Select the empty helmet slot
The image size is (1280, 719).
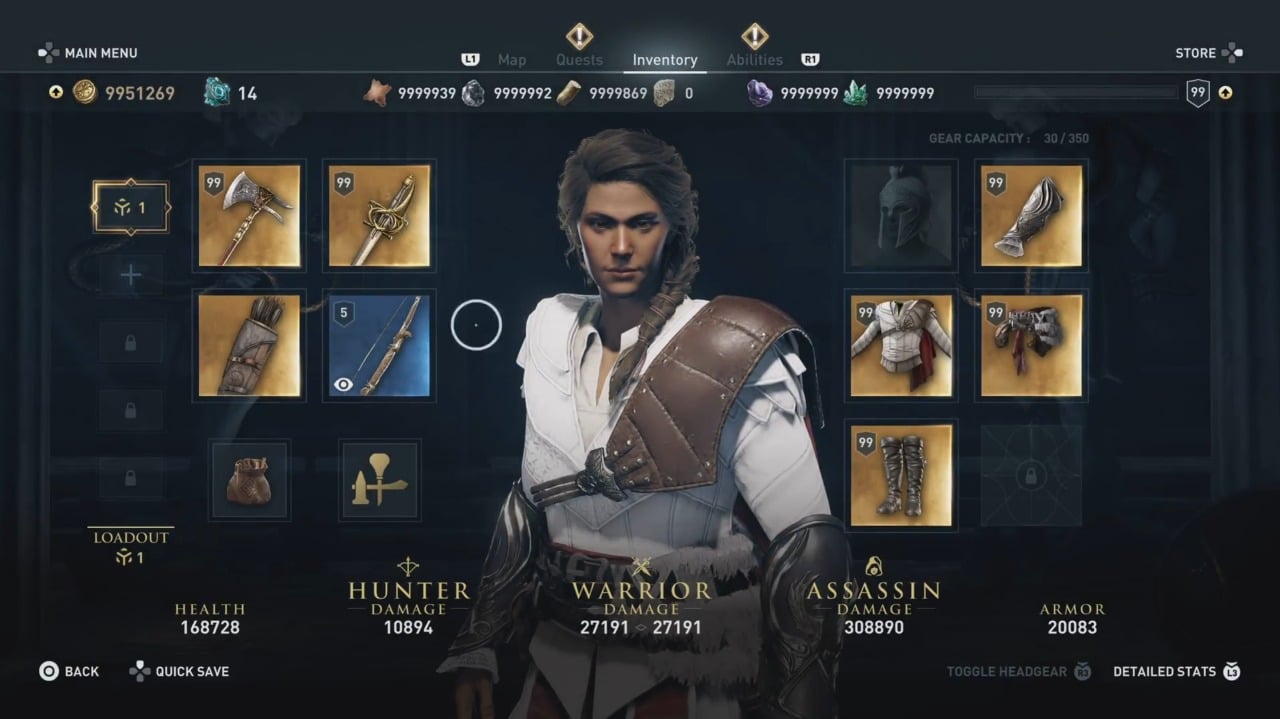click(x=901, y=216)
